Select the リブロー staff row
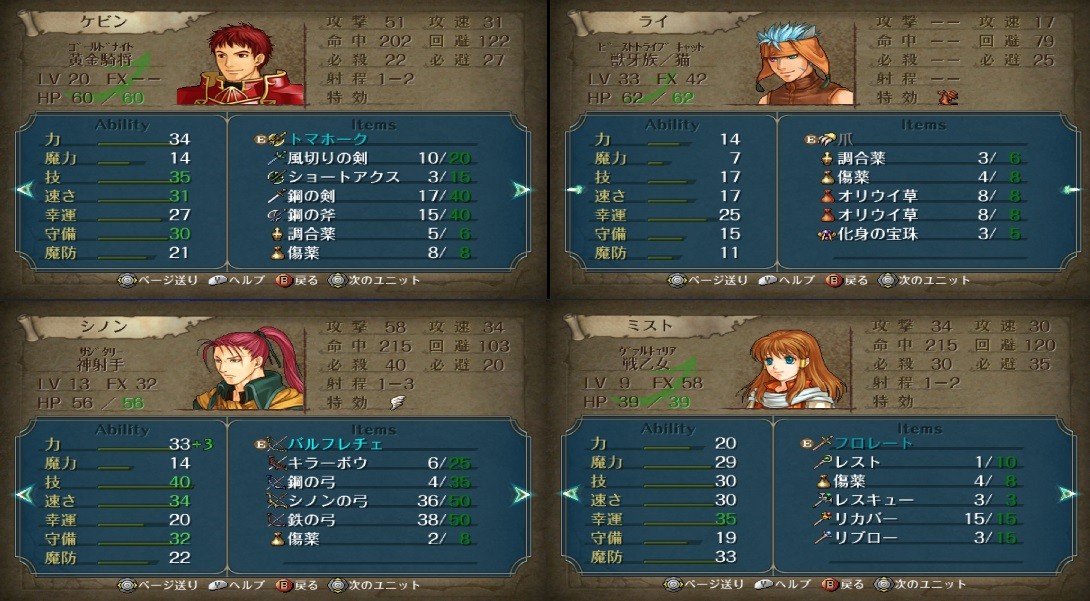The height and width of the screenshot is (601, 1090). coord(865,538)
